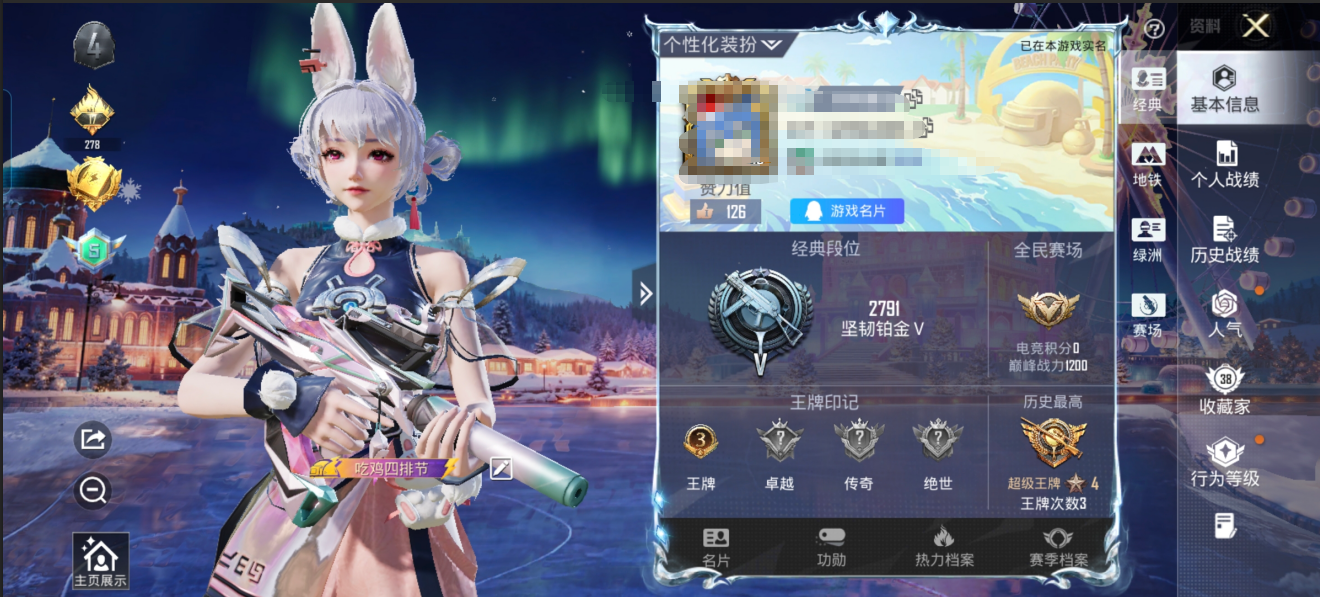The width and height of the screenshot is (1320, 597).
Task: Select the 经典 mode tab
Action: click(x=1147, y=89)
